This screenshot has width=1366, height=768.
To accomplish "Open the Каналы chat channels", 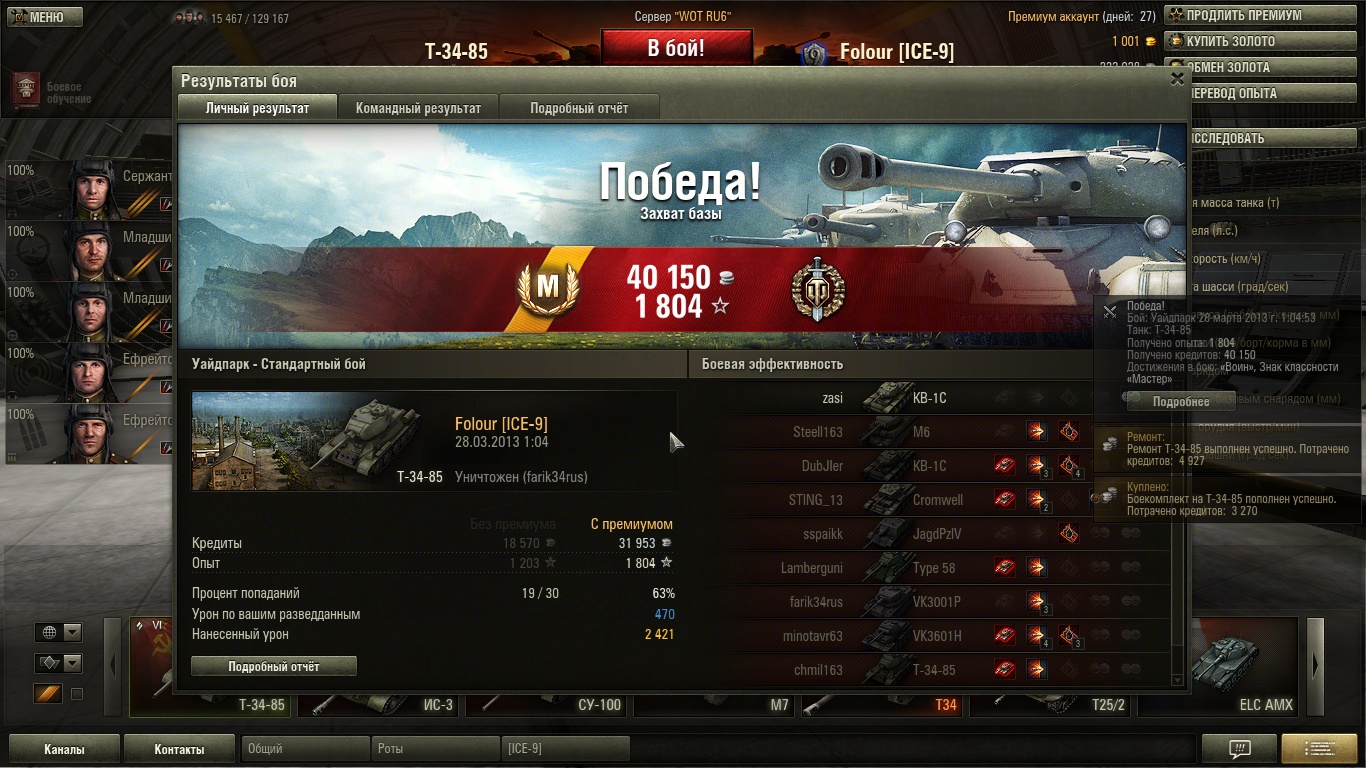I will [64, 749].
